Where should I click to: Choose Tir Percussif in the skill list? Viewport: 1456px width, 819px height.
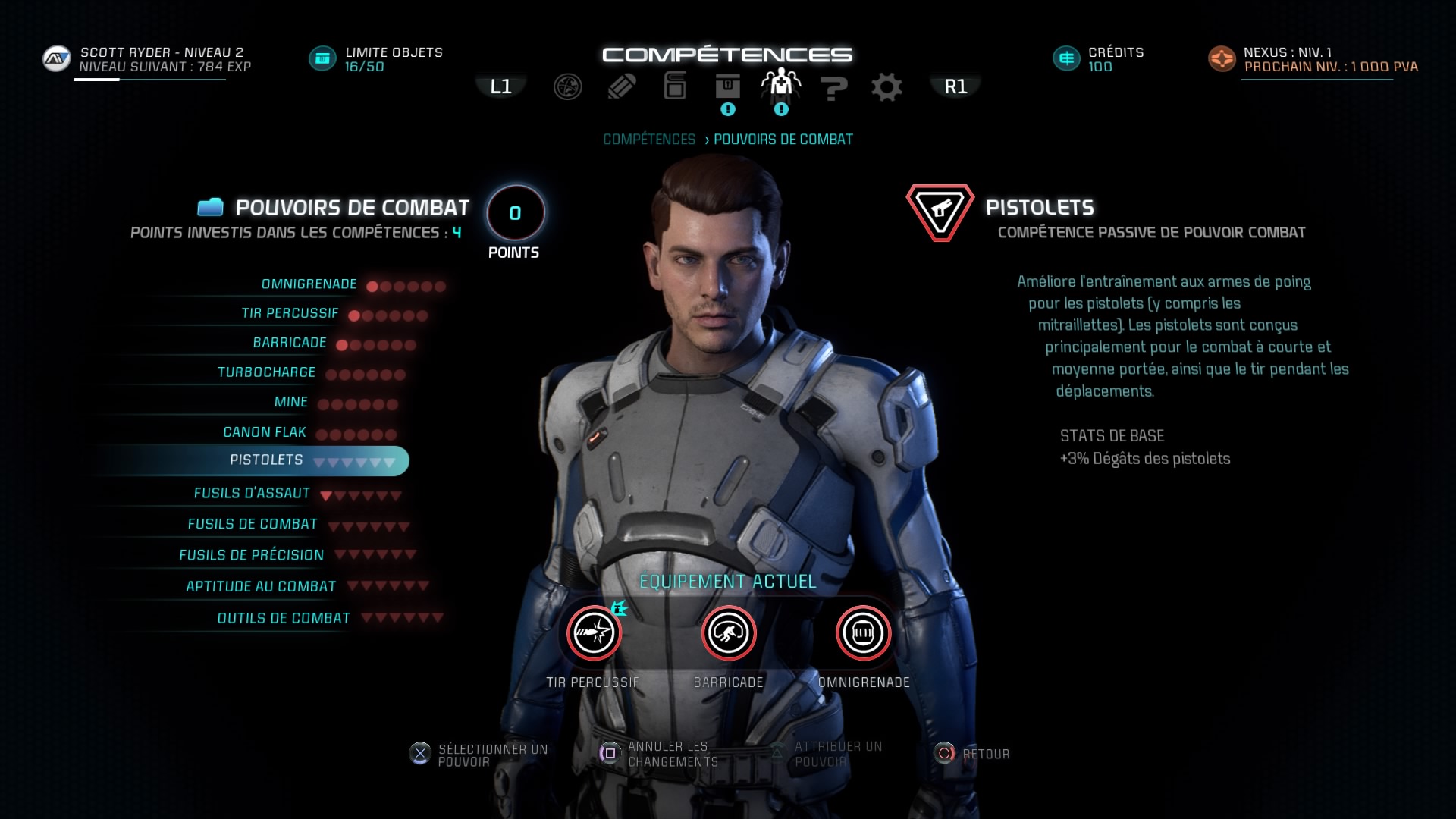[x=290, y=313]
